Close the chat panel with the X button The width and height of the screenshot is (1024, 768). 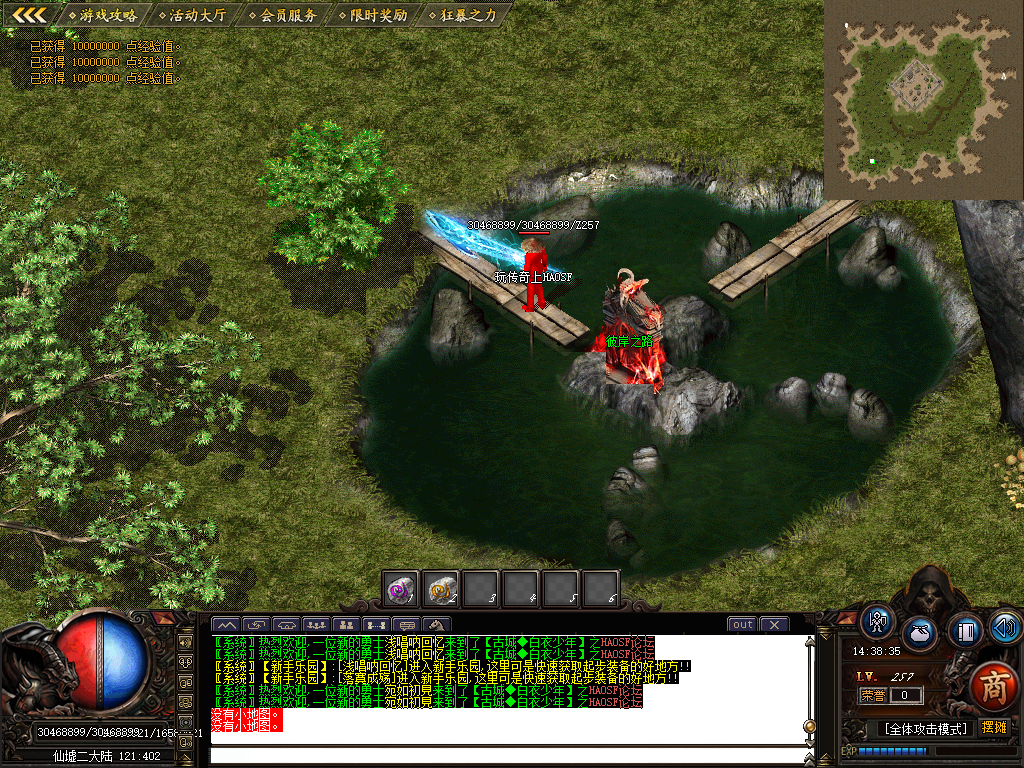pyautogui.click(x=774, y=625)
